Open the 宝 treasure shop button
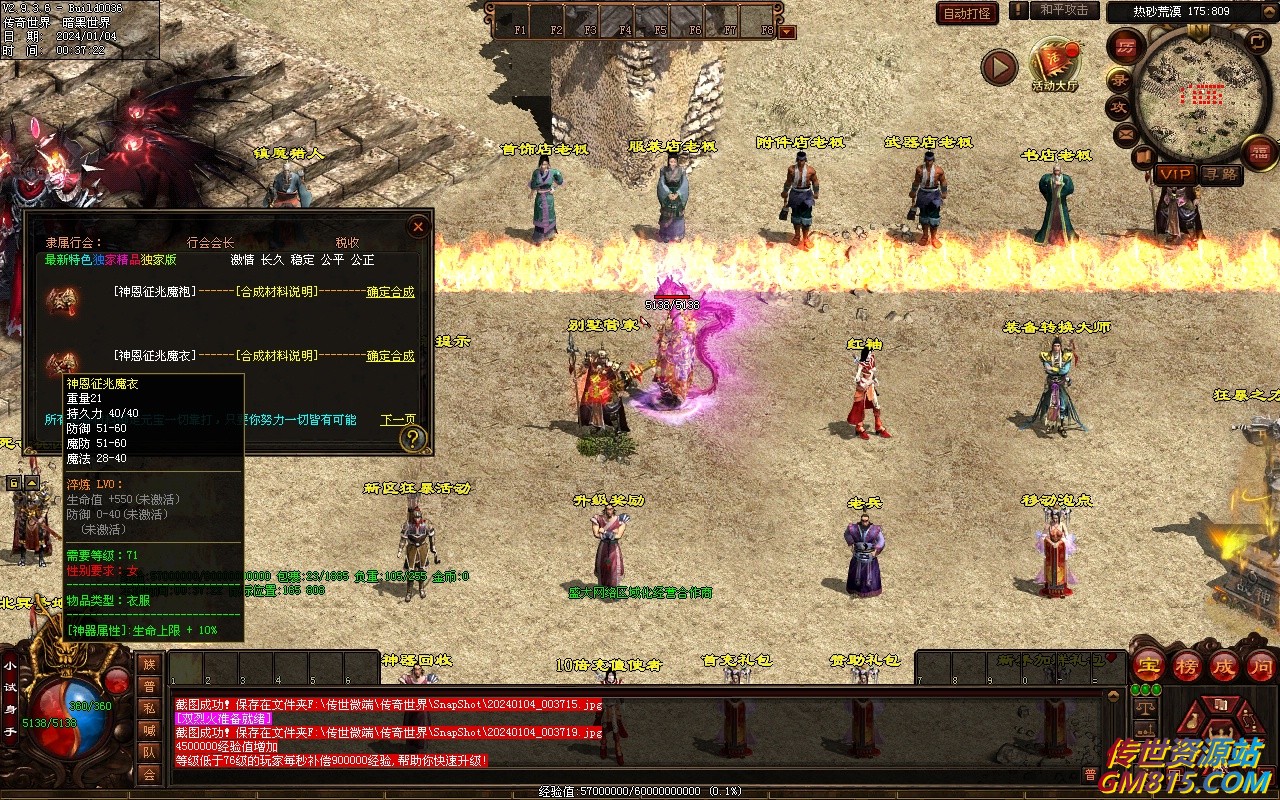This screenshot has width=1280, height=800. click(1149, 666)
